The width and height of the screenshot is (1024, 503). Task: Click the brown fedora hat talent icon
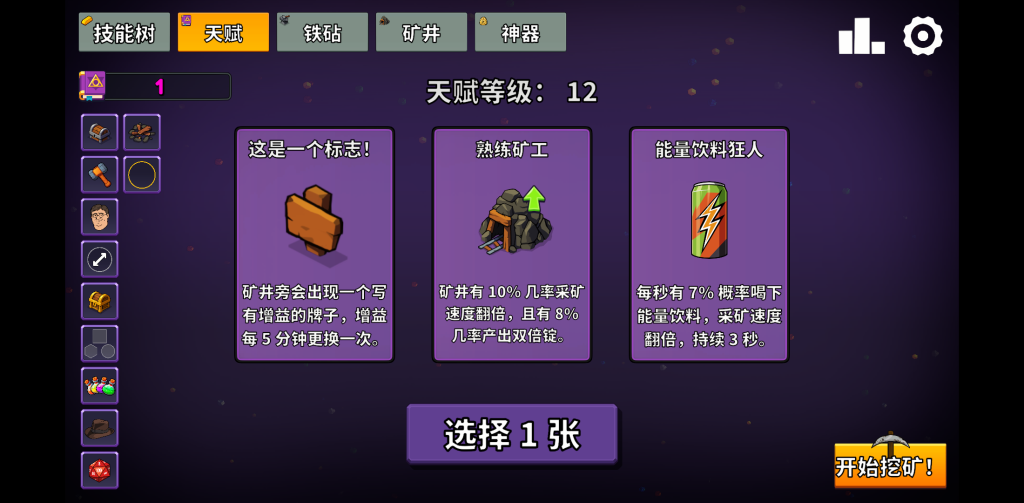click(x=100, y=427)
